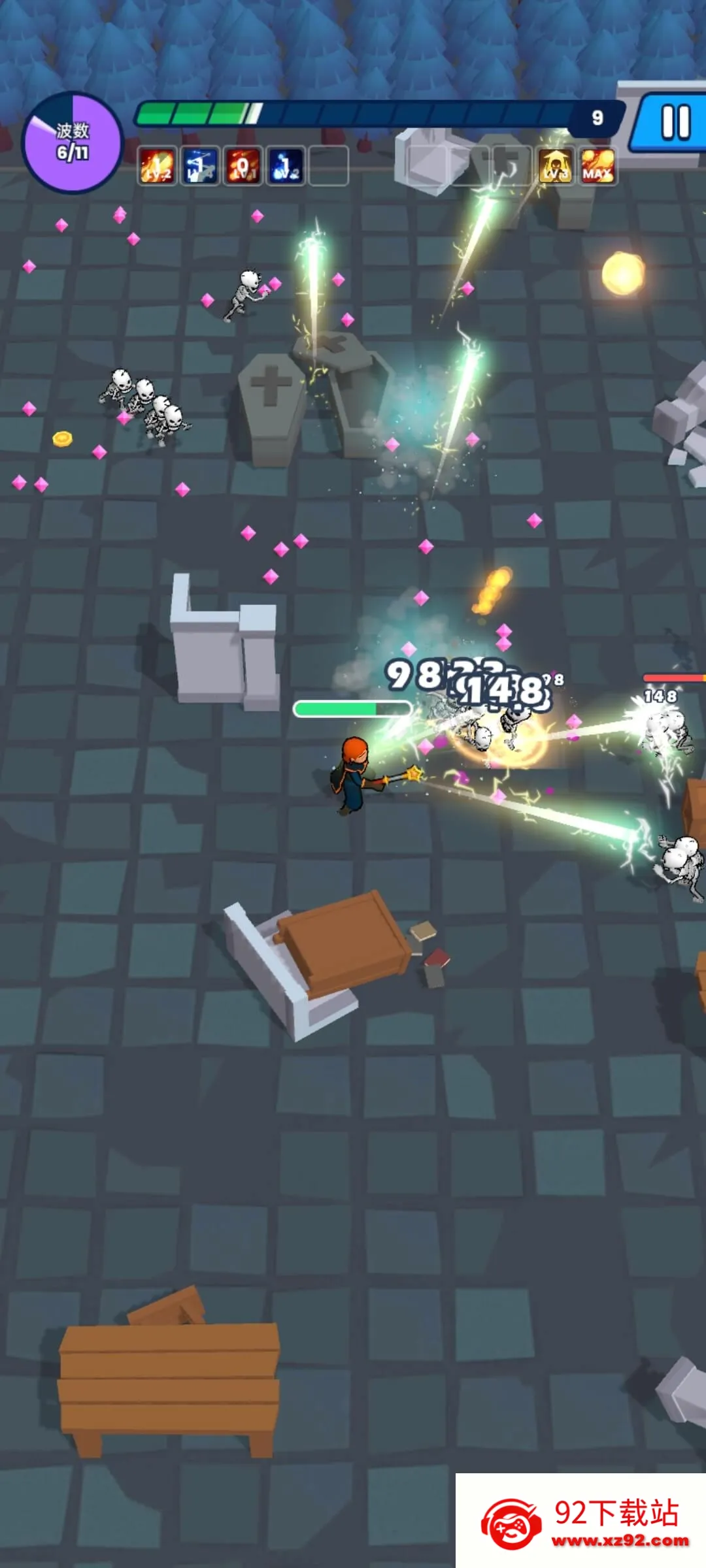Click the purple wave counter 6/11 badge
706x1568 pixels.
point(73,142)
